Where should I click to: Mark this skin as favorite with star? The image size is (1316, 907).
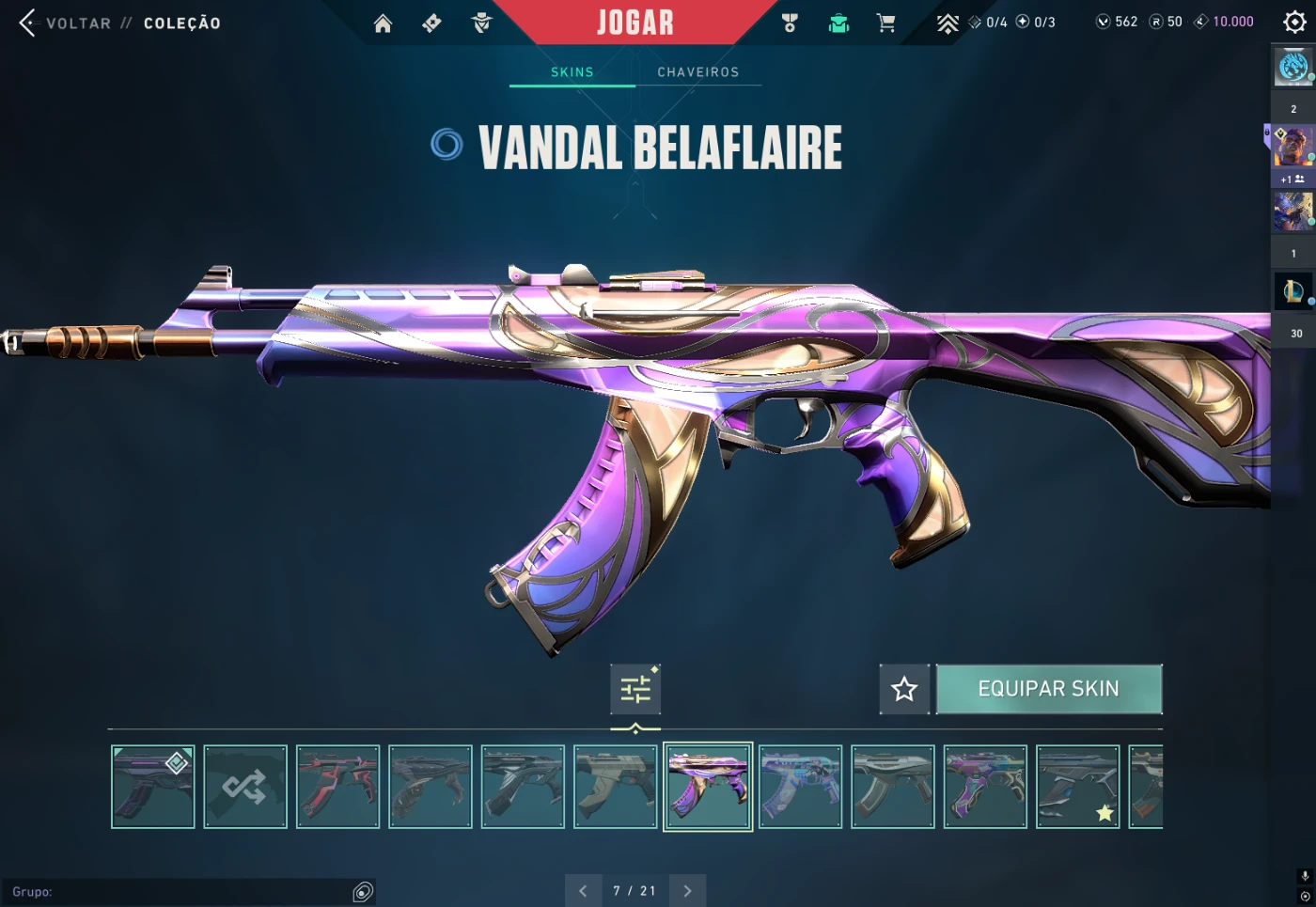coord(904,689)
